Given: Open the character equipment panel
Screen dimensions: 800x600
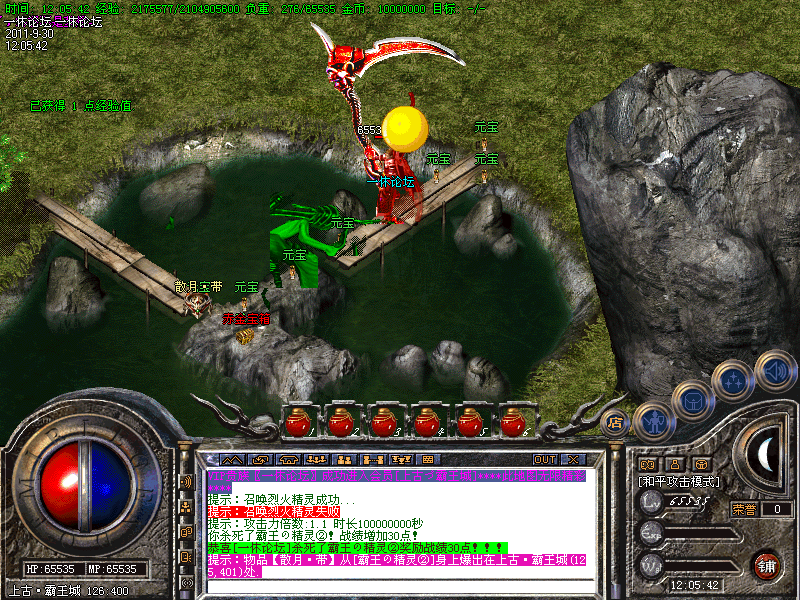Looking at the screenshot, I should tap(652, 419).
